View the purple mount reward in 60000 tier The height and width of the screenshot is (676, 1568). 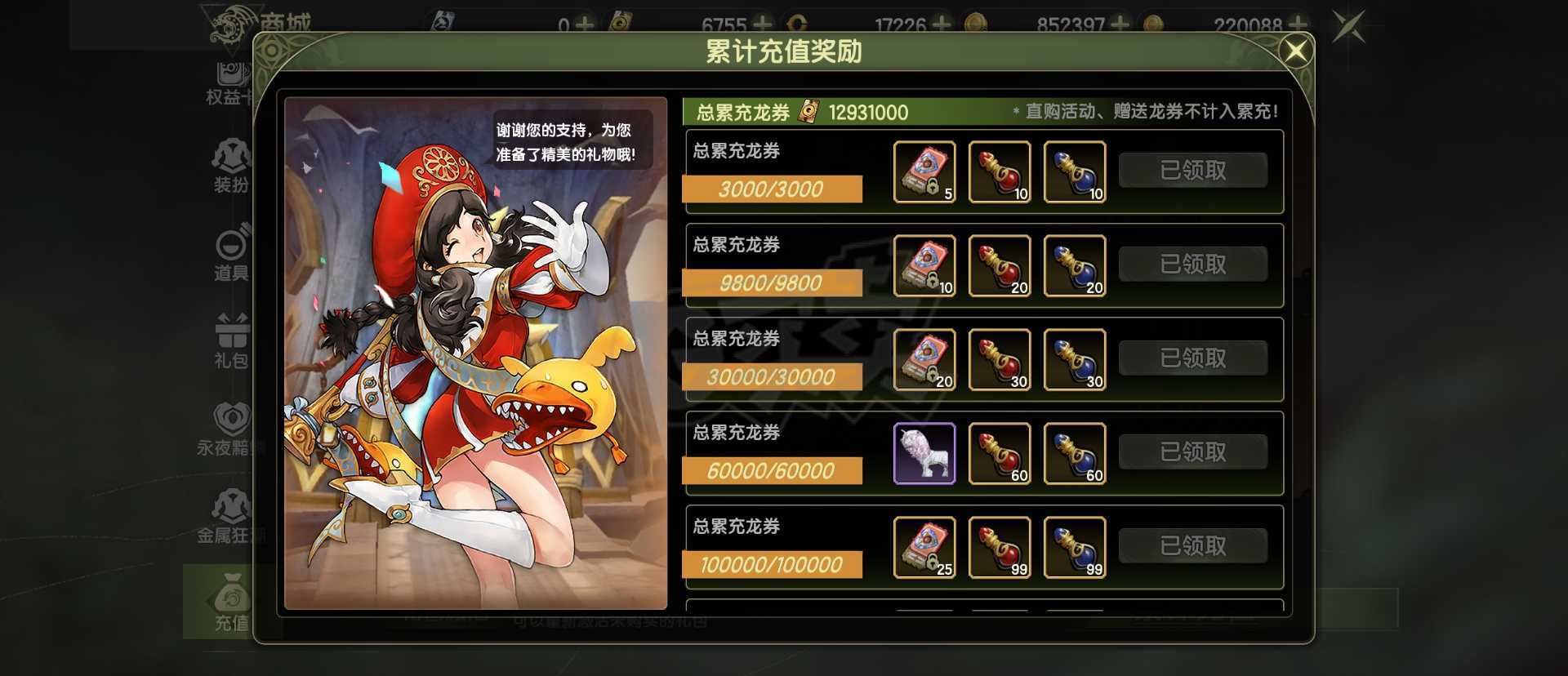(924, 454)
